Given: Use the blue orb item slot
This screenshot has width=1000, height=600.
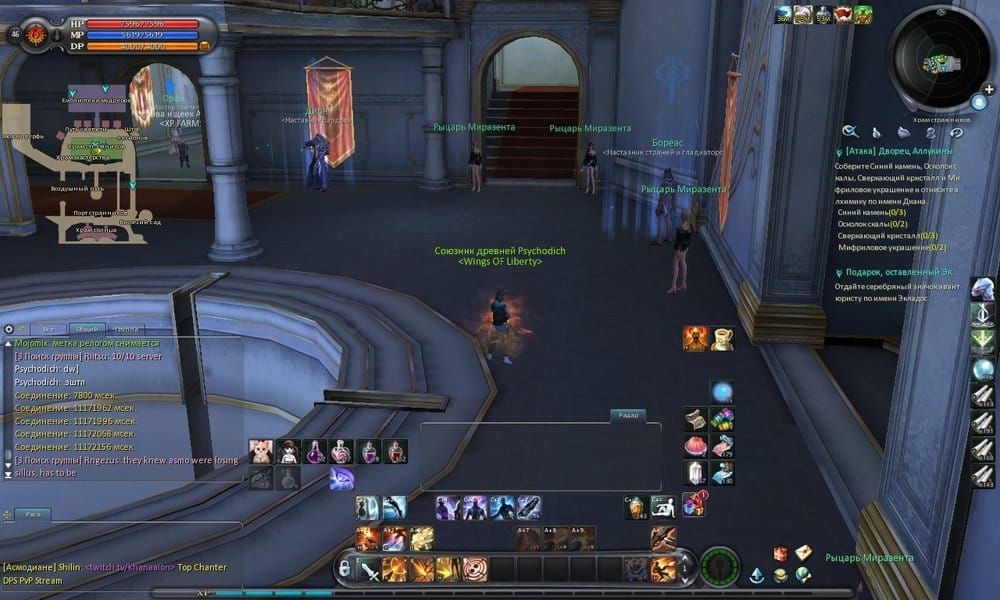Looking at the screenshot, I should (721, 392).
